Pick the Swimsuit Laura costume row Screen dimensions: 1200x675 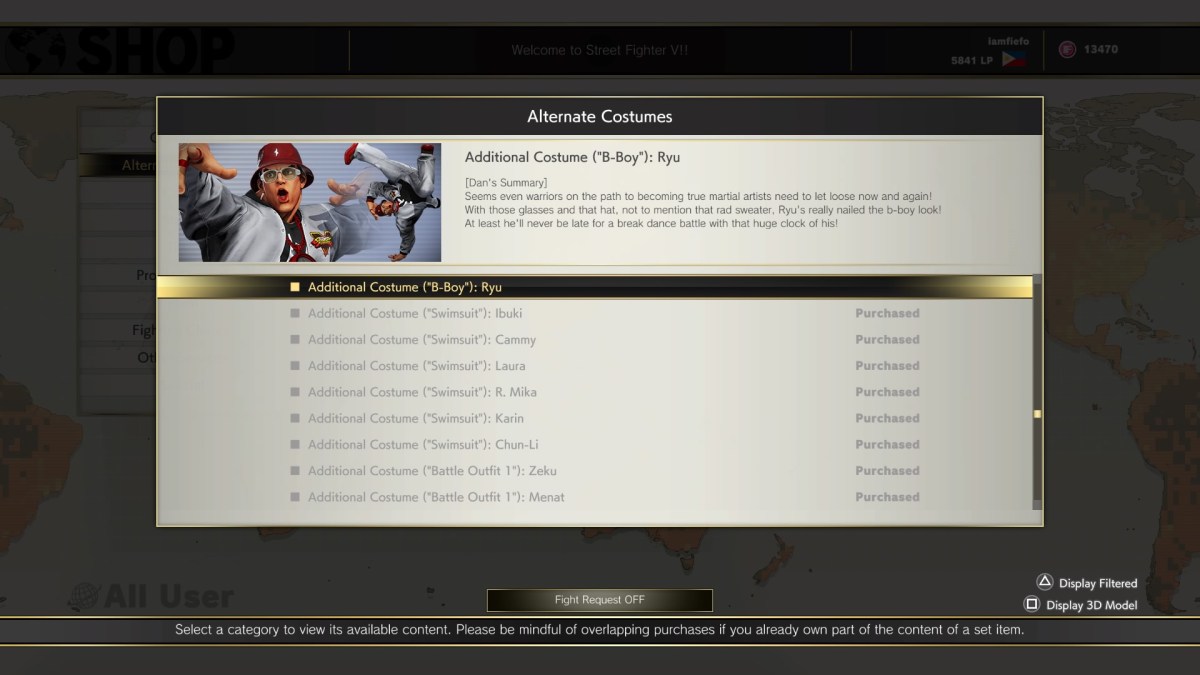[416, 366]
